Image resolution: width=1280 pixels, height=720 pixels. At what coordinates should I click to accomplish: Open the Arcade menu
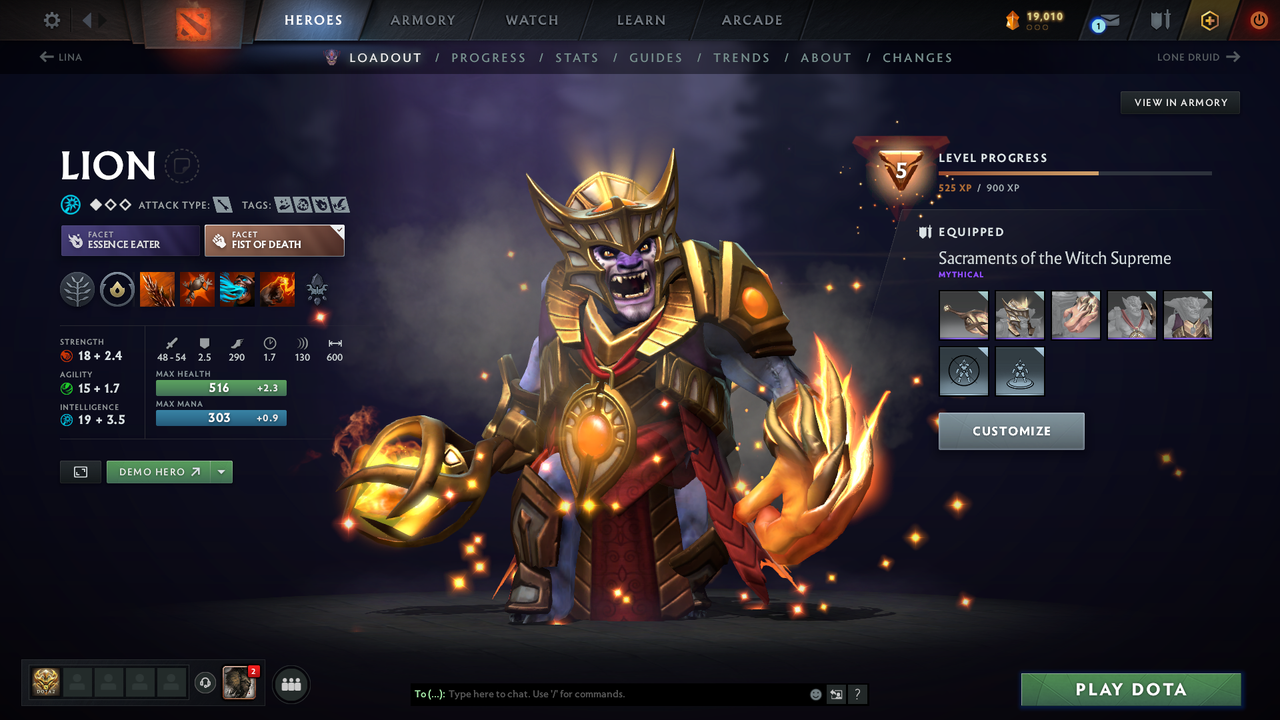click(x=751, y=20)
